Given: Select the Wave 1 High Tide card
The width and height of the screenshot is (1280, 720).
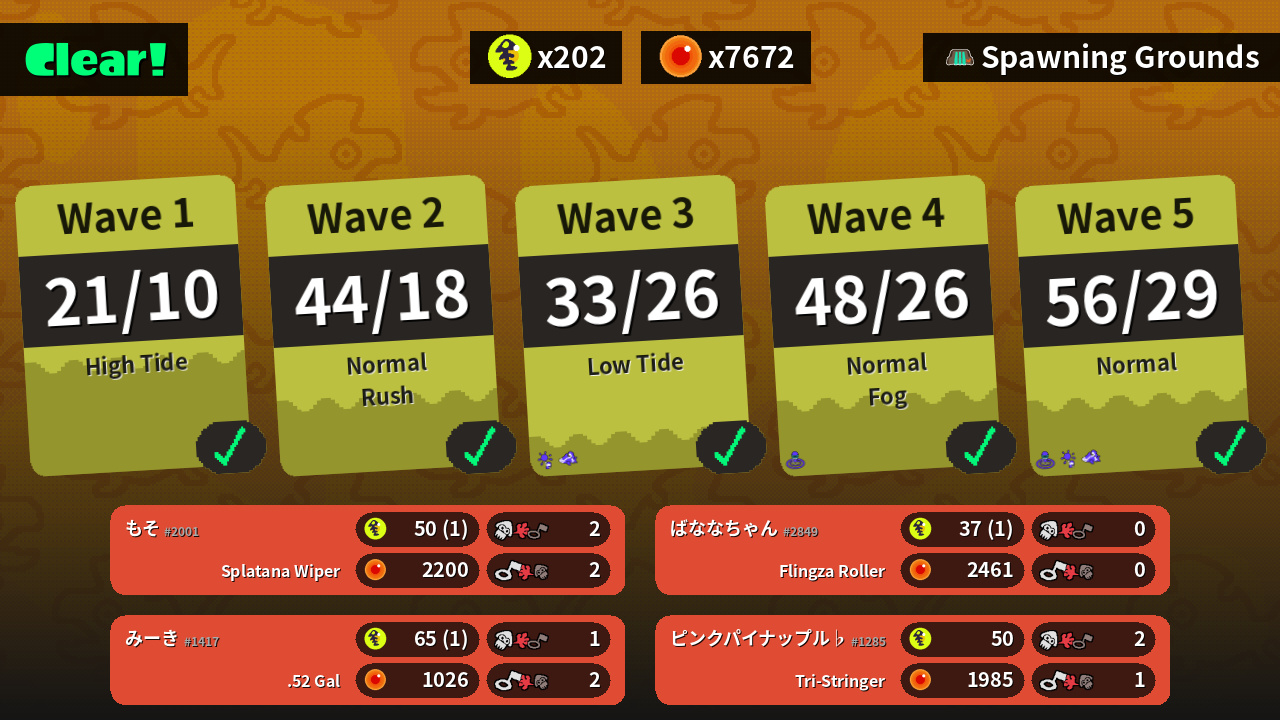Looking at the screenshot, I should tap(132, 325).
